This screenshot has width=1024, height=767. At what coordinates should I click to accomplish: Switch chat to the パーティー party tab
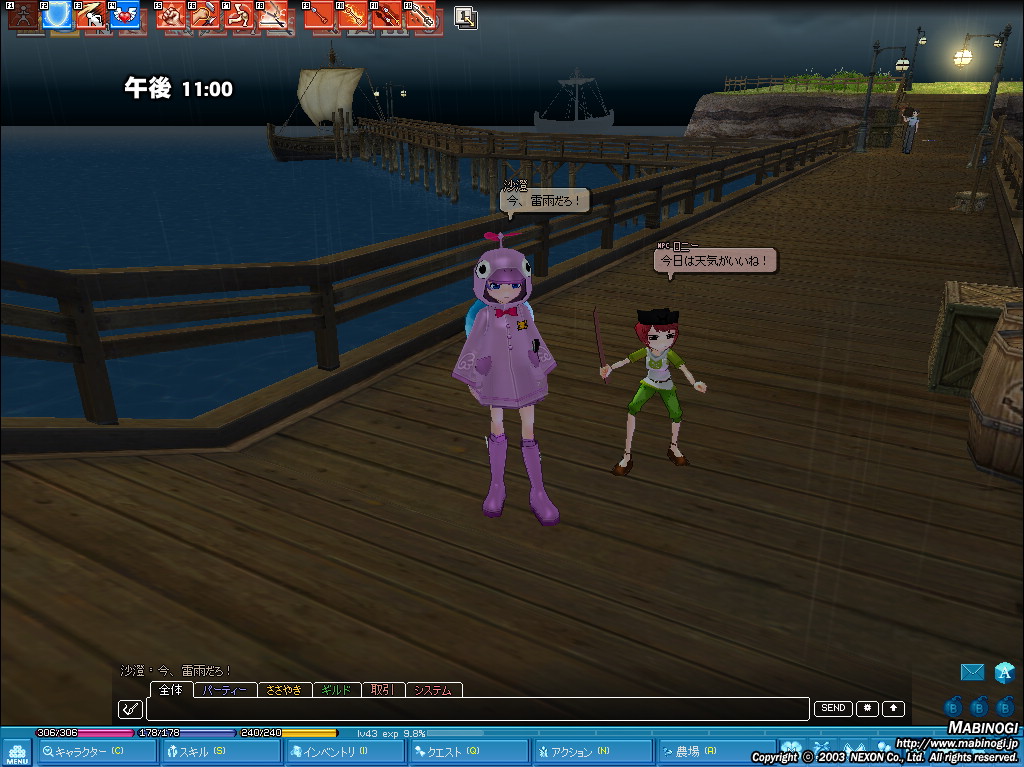(x=224, y=690)
